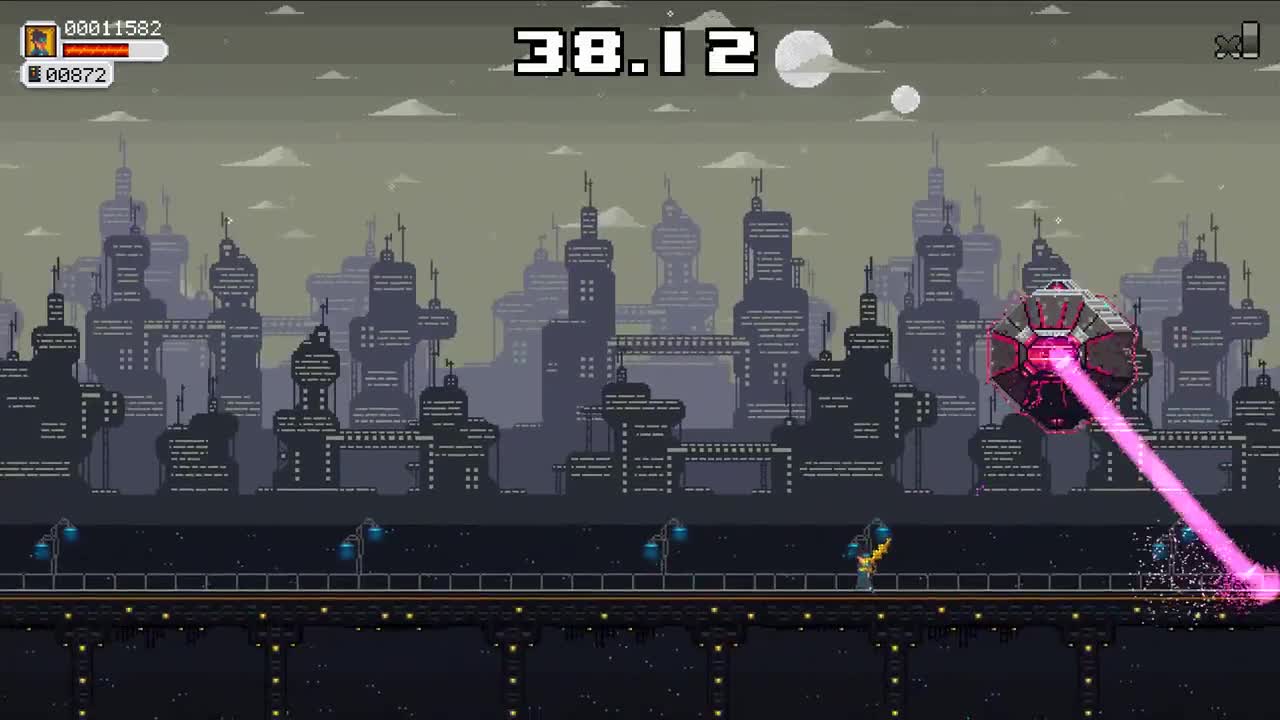Click the battery icon beside the money counter
The image size is (1280, 720).
(x=35, y=73)
